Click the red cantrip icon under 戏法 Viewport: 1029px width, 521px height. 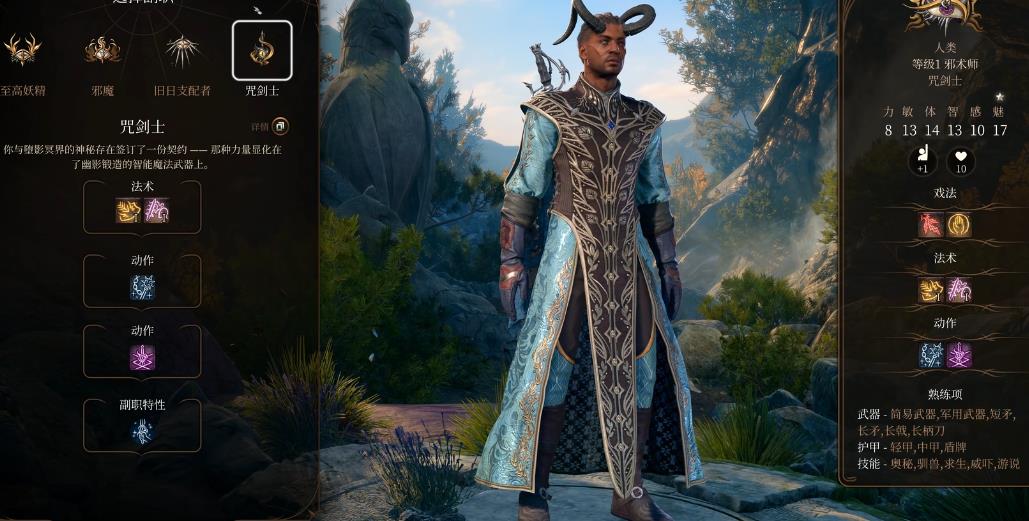point(931,224)
